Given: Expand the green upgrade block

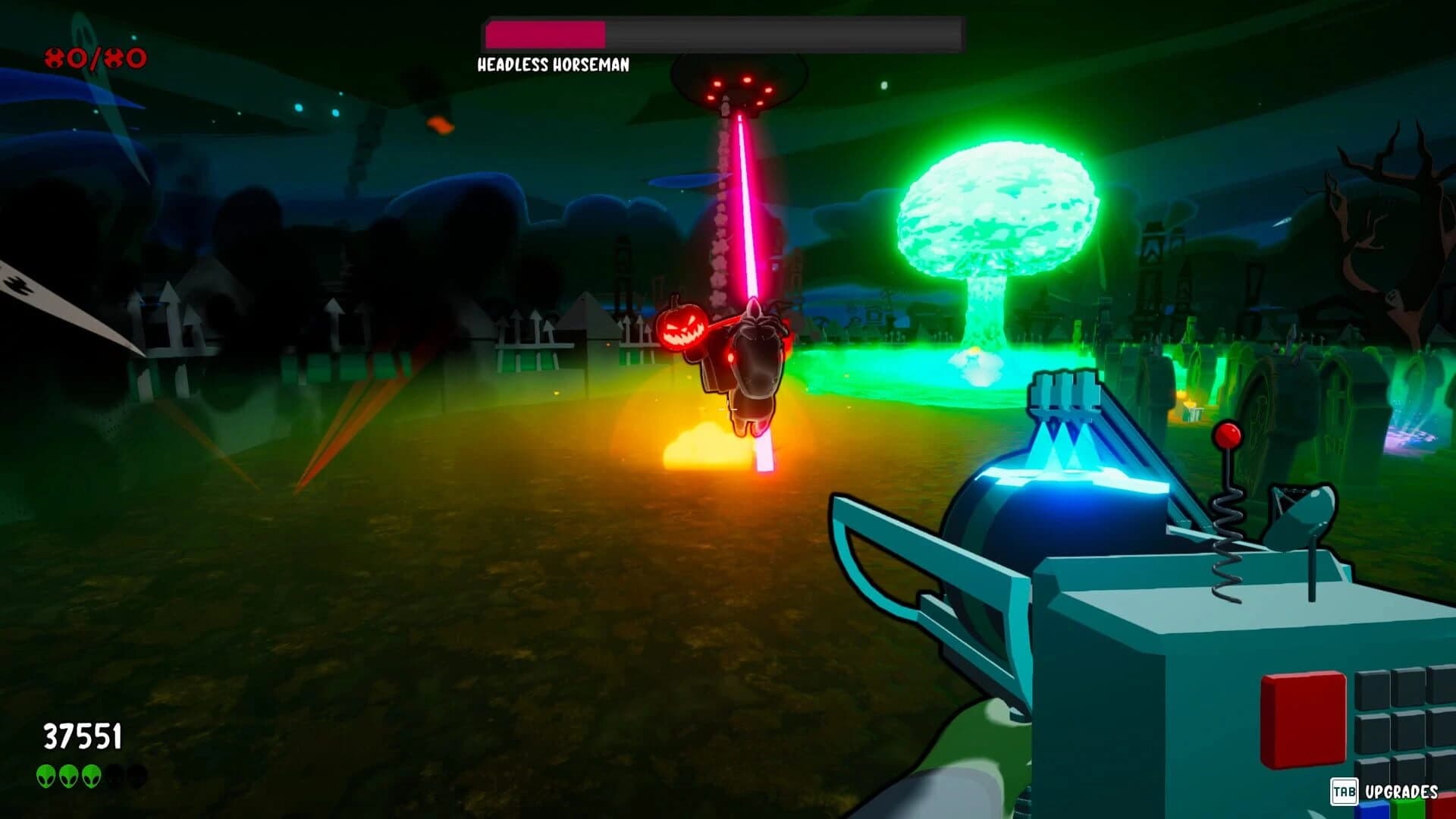Looking at the screenshot, I should [1407, 810].
